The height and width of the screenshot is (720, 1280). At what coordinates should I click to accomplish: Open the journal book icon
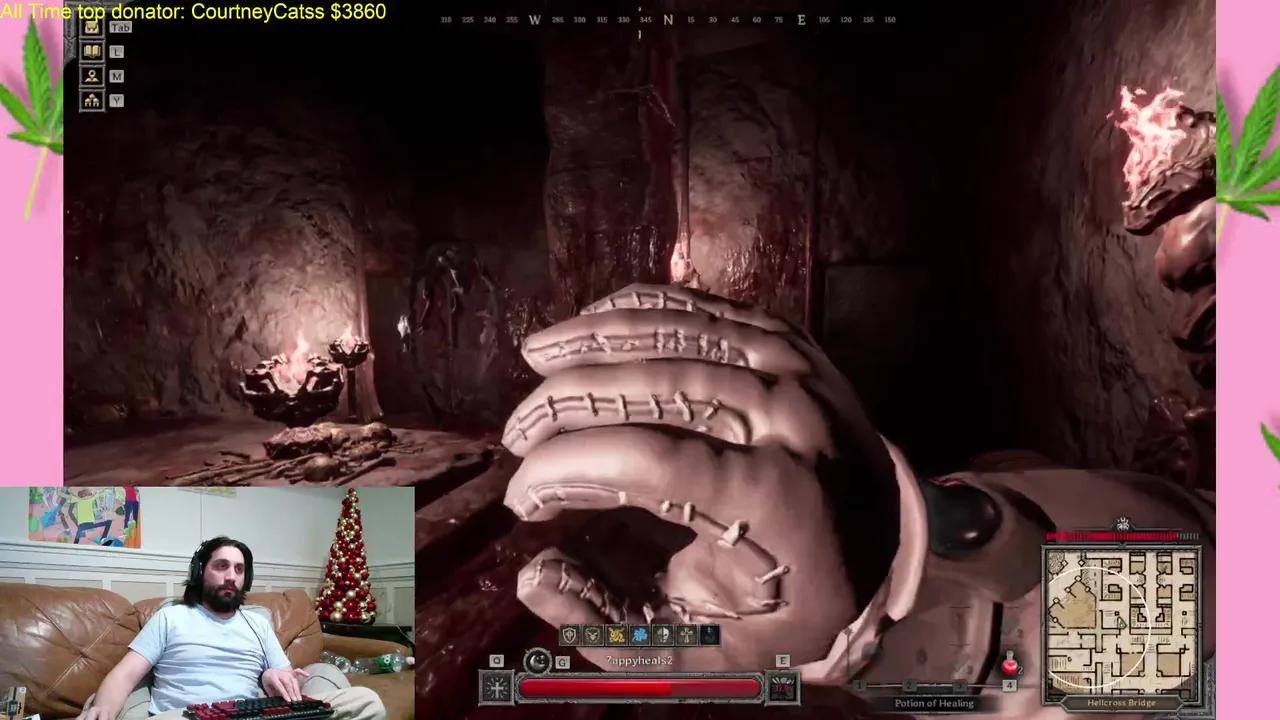(91, 51)
